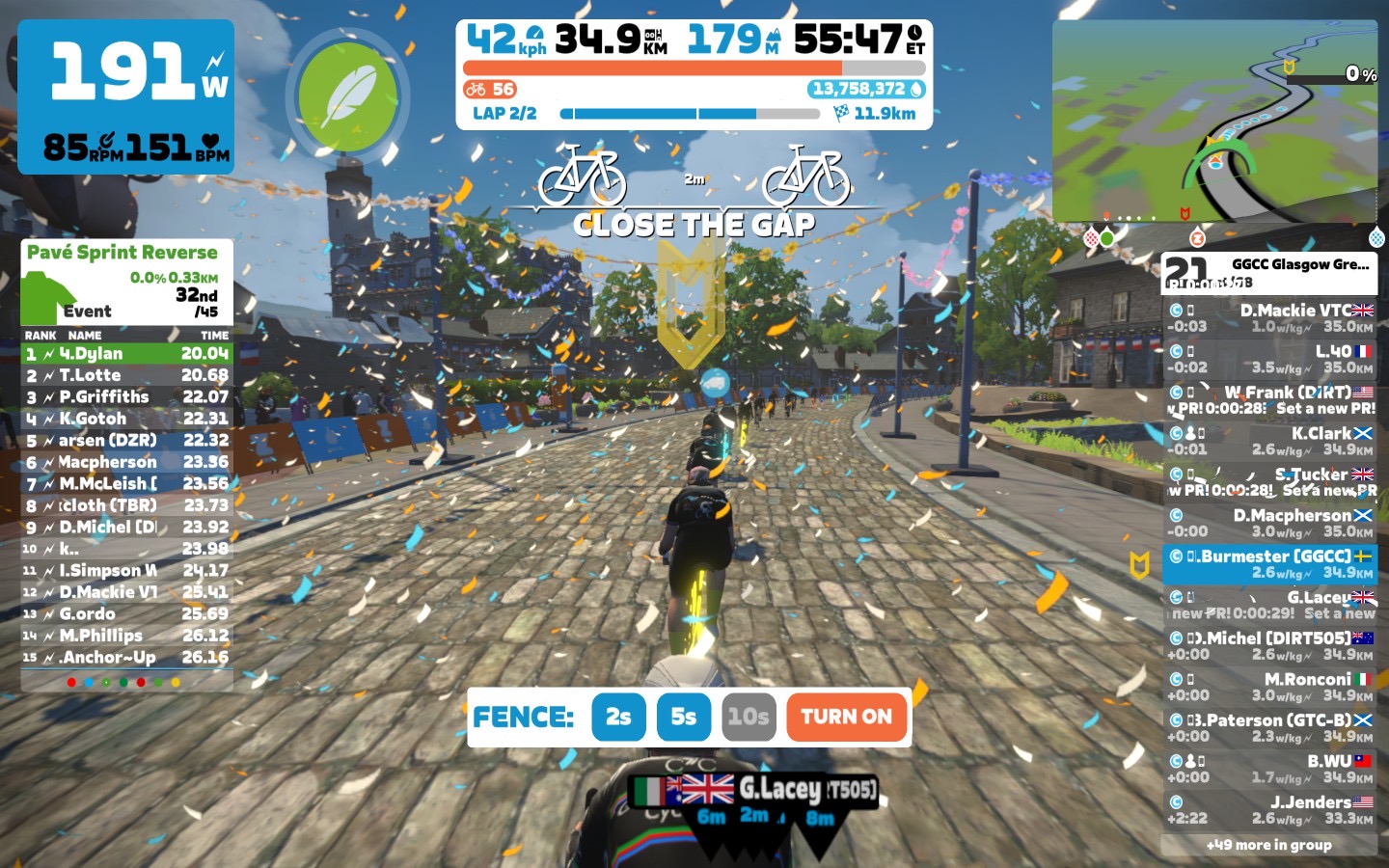1389x868 pixels.
Task: Select rider D.Mackie in the nearby list
Action: pos(1269,318)
